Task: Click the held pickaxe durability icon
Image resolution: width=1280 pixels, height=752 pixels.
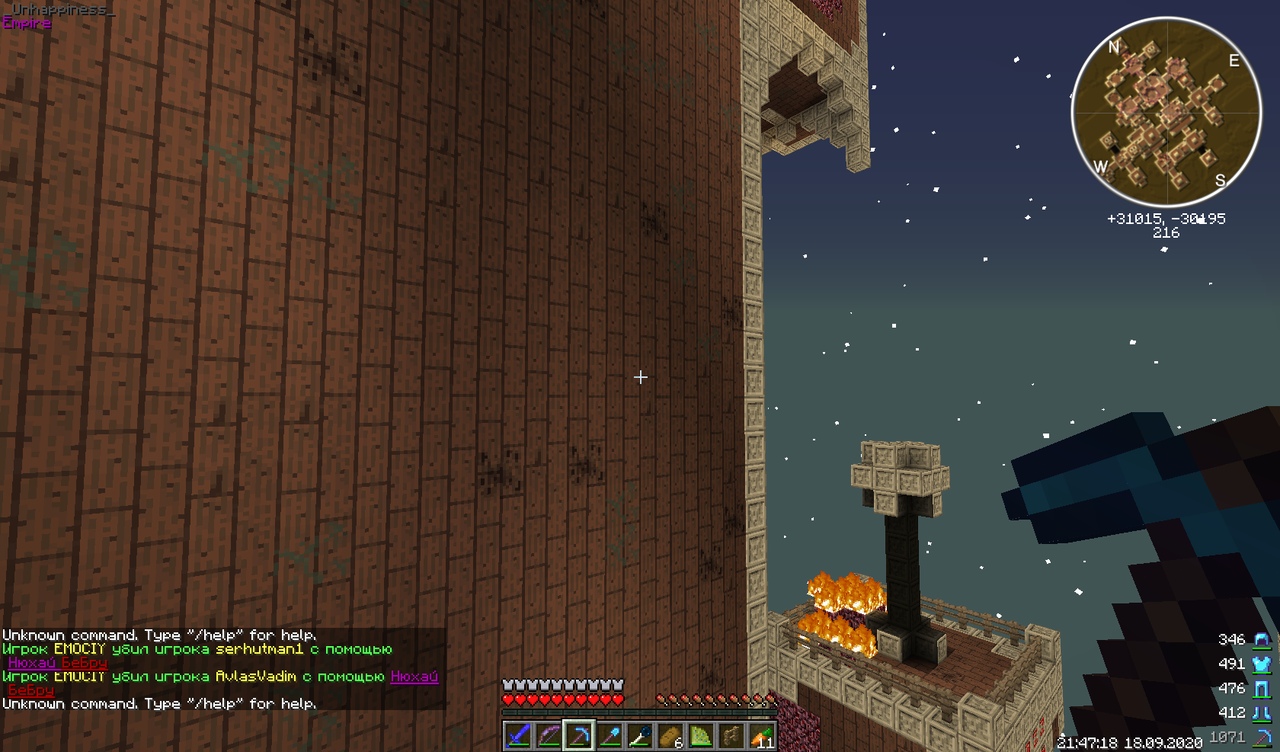Action: 1262,737
